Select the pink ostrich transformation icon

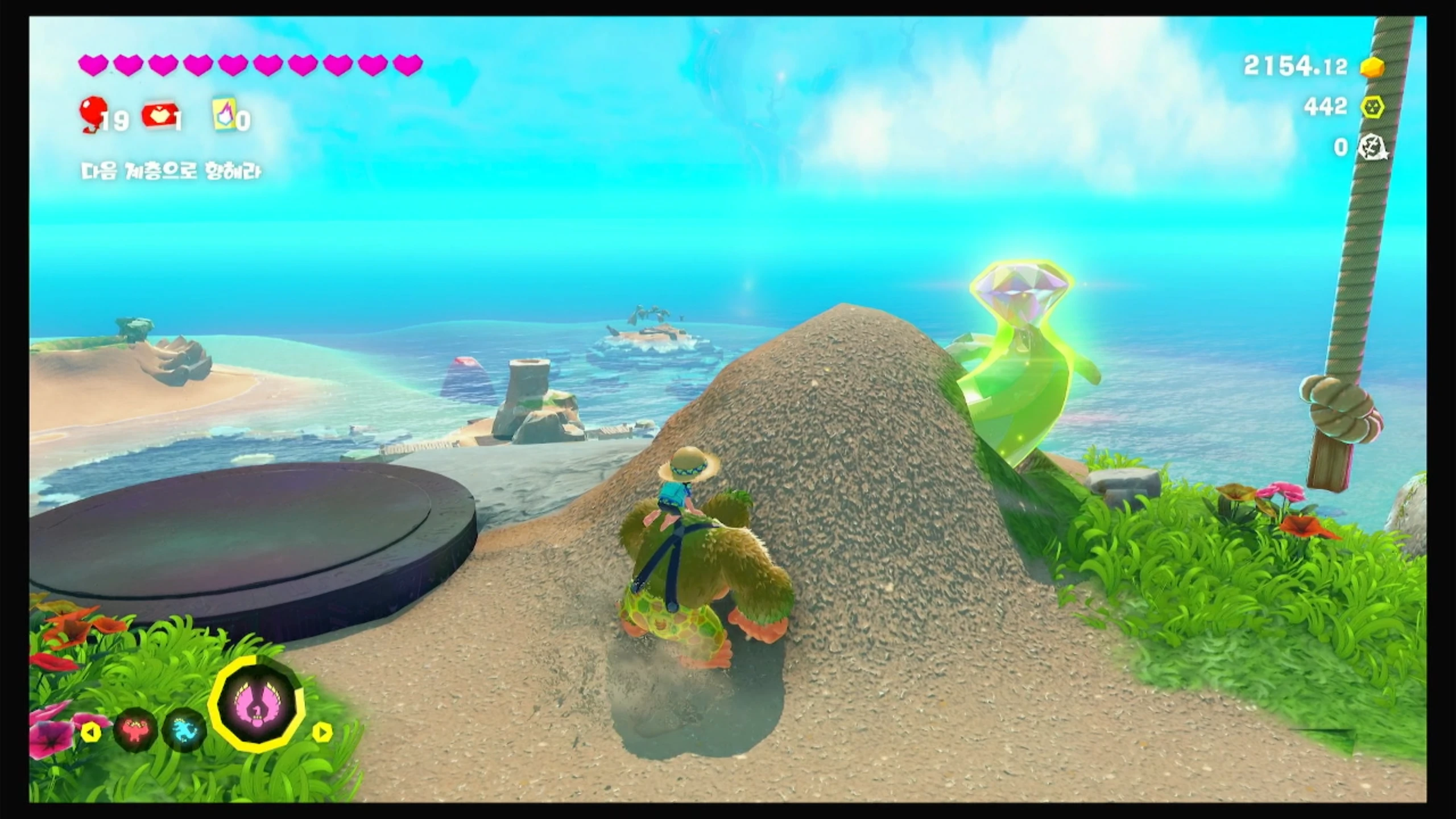(257, 705)
